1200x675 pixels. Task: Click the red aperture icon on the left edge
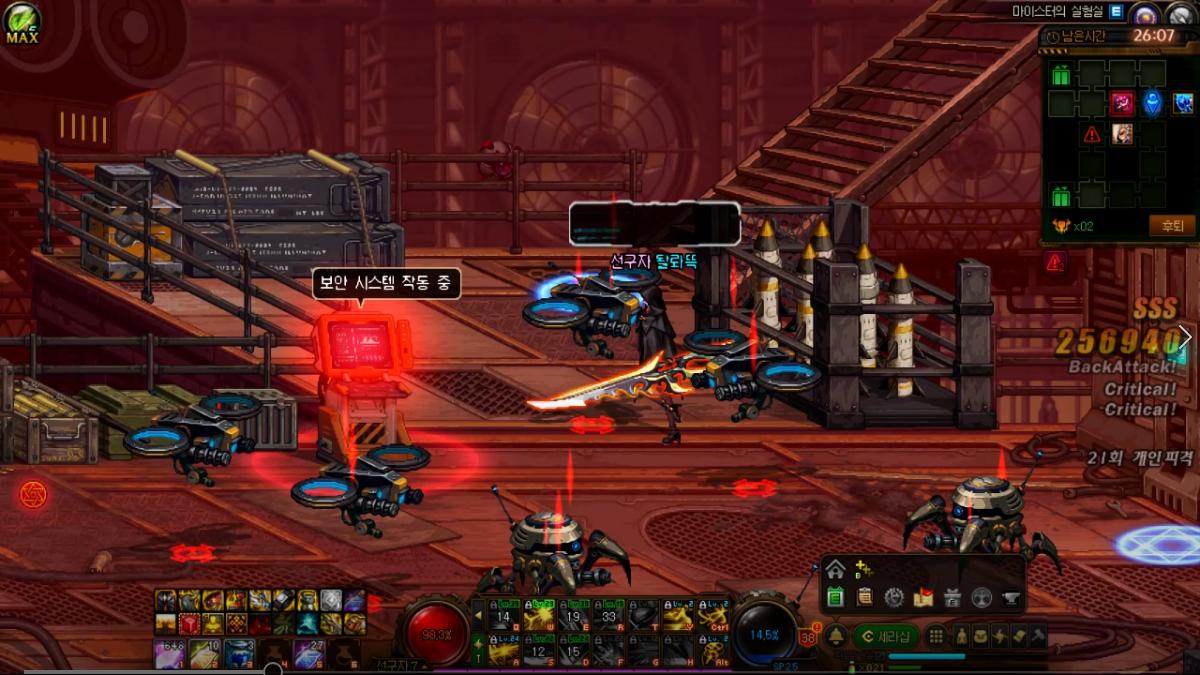click(x=32, y=493)
